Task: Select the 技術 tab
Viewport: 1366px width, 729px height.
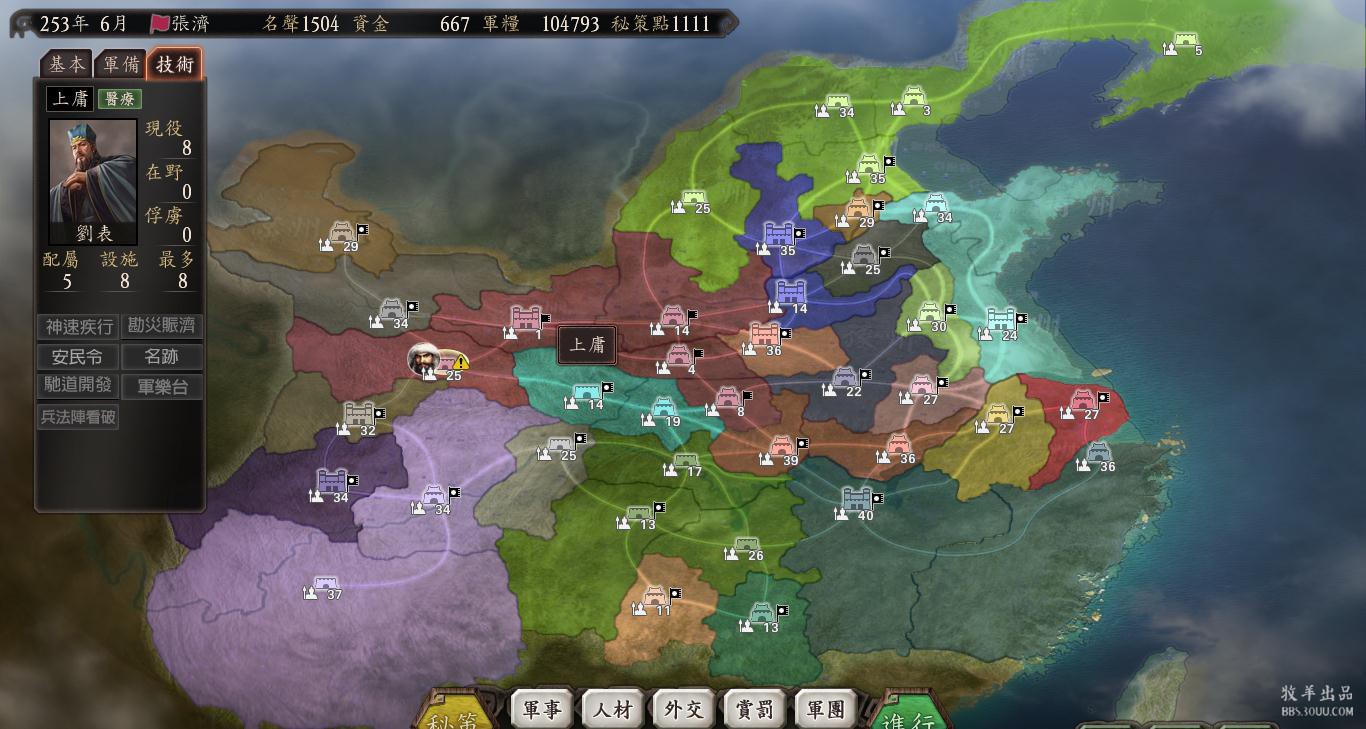Action: click(175, 64)
